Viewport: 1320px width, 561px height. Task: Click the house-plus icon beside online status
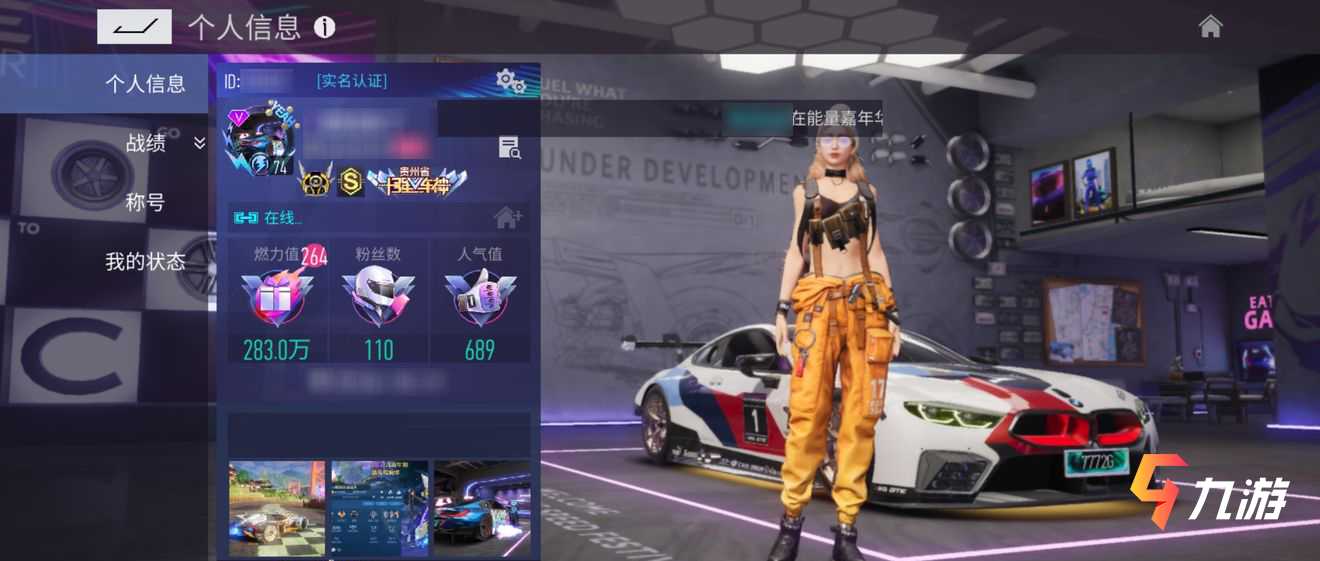pos(508,217)
